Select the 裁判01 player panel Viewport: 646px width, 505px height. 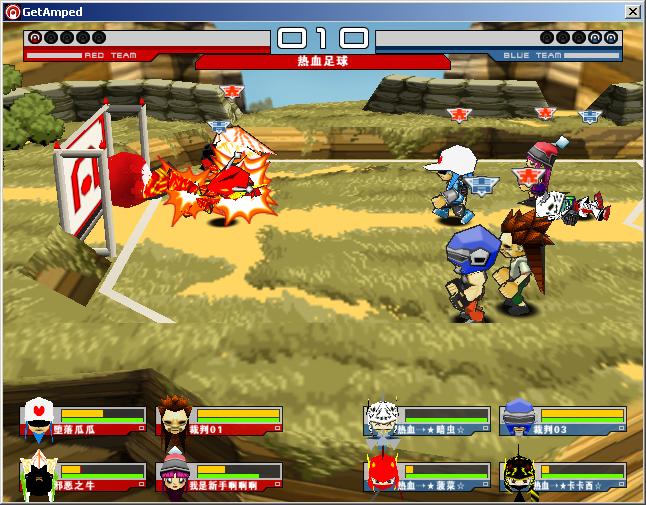[220, 420]
